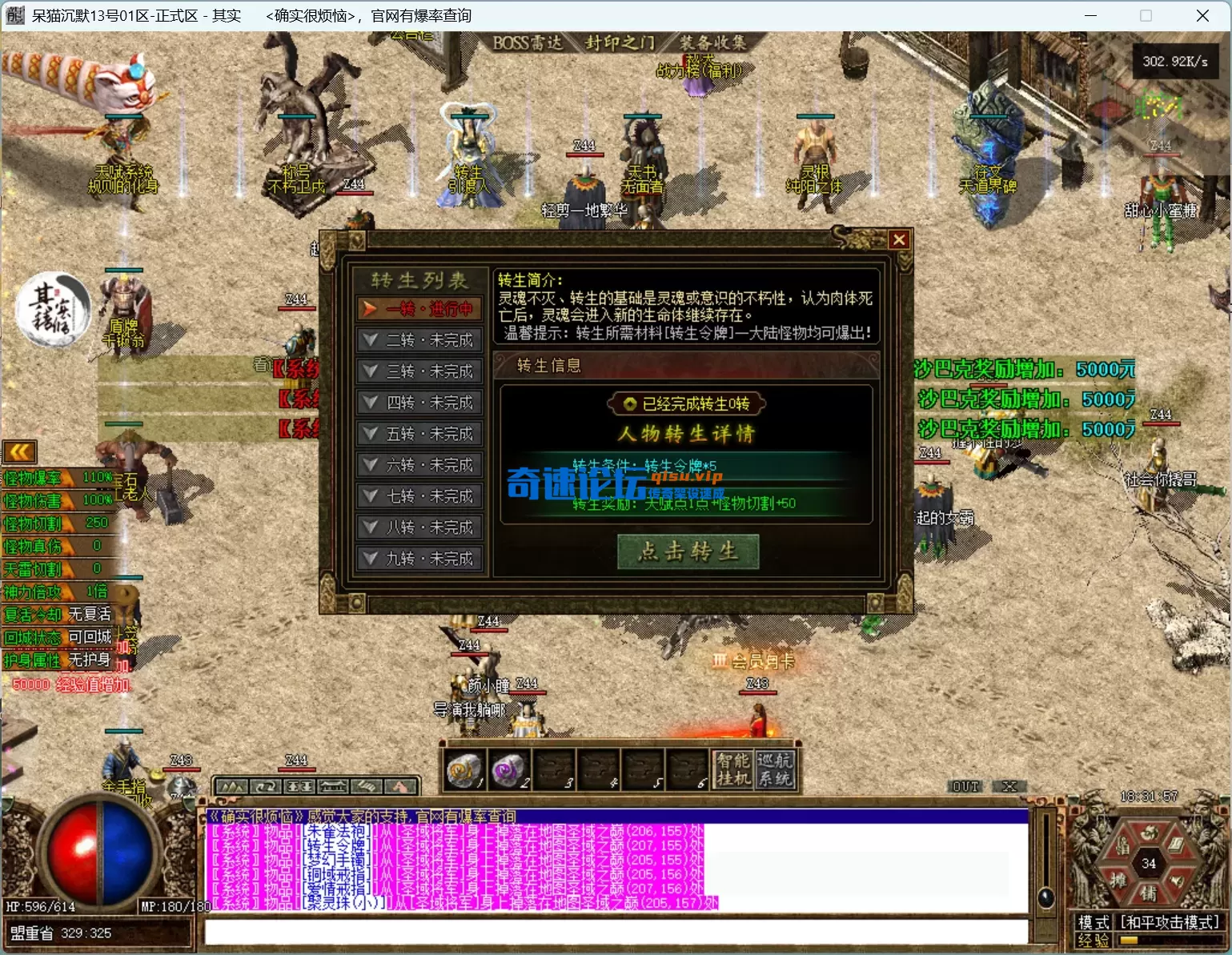Open the bag icon in the hex menu
This screenshot has height=955, width=1232.
(1124, 845)
